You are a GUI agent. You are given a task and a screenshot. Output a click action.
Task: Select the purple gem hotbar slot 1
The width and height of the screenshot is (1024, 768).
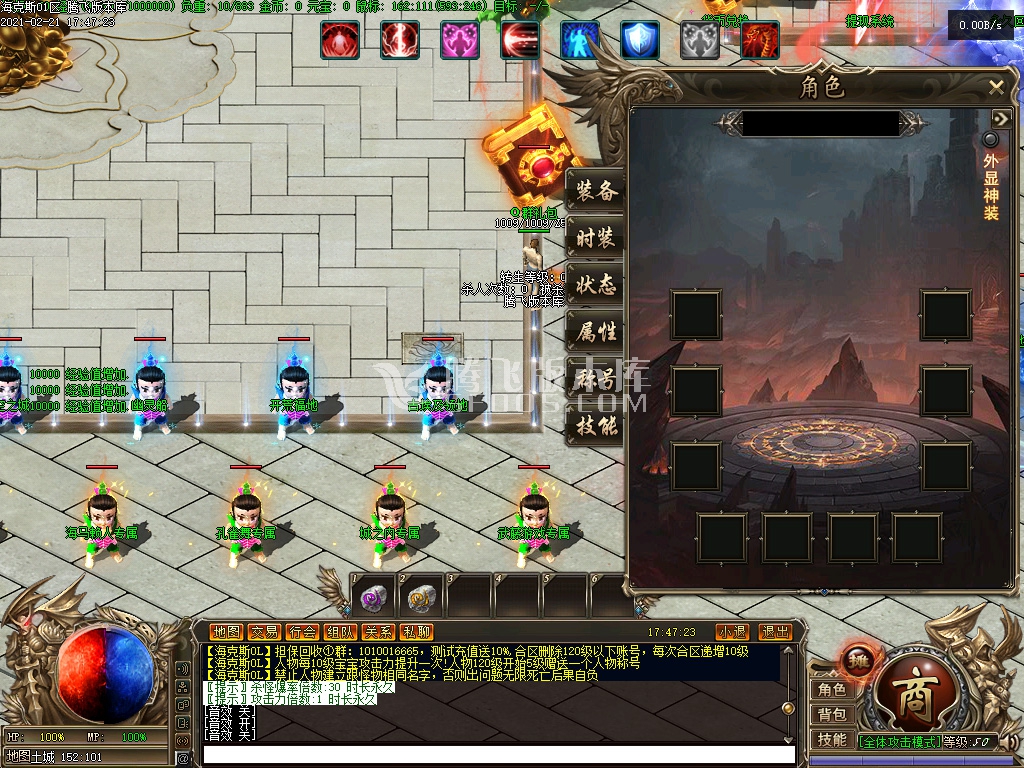coord(373,598)
